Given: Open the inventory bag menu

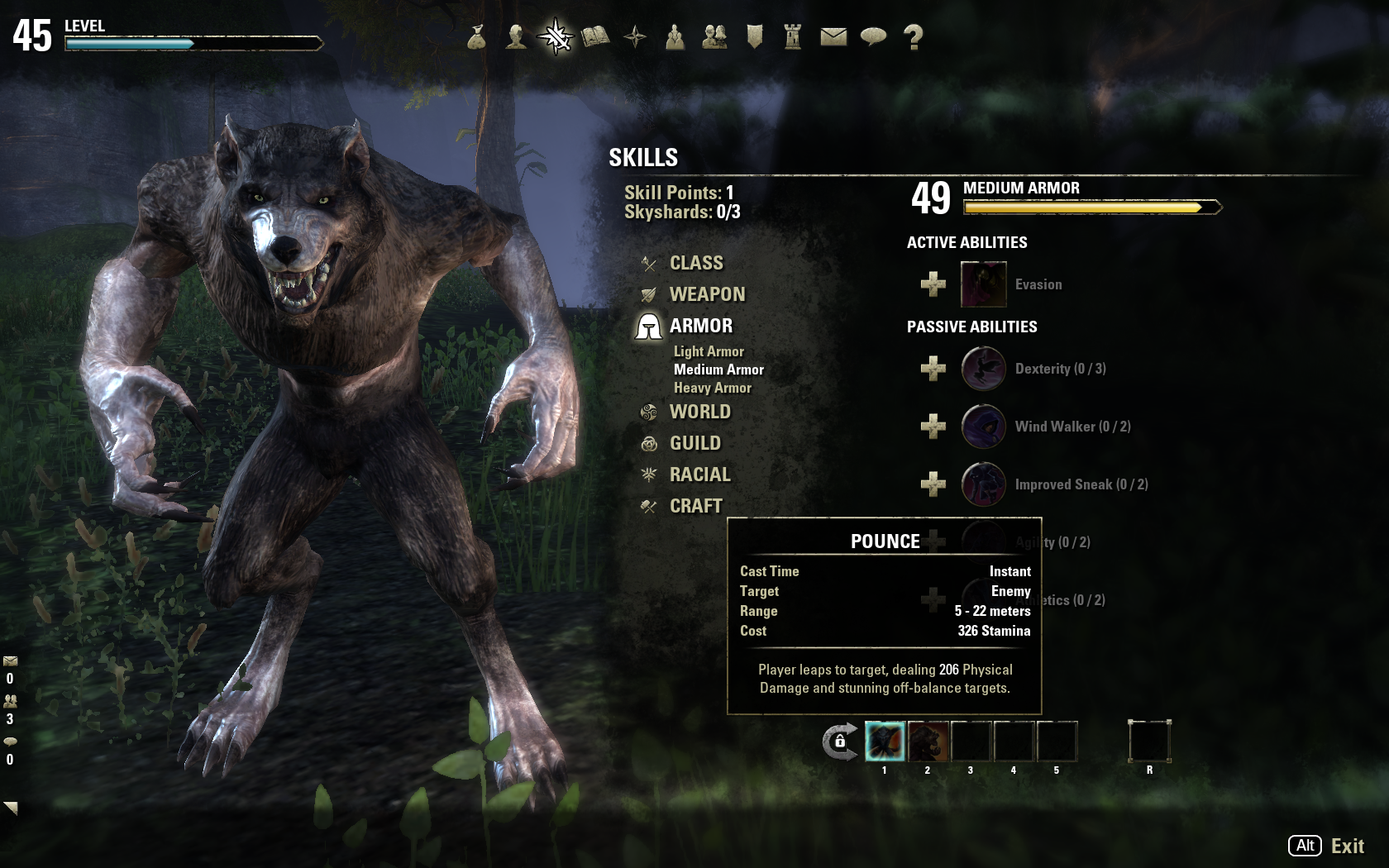Looking at the screenshot, I should tap(476, 37).
